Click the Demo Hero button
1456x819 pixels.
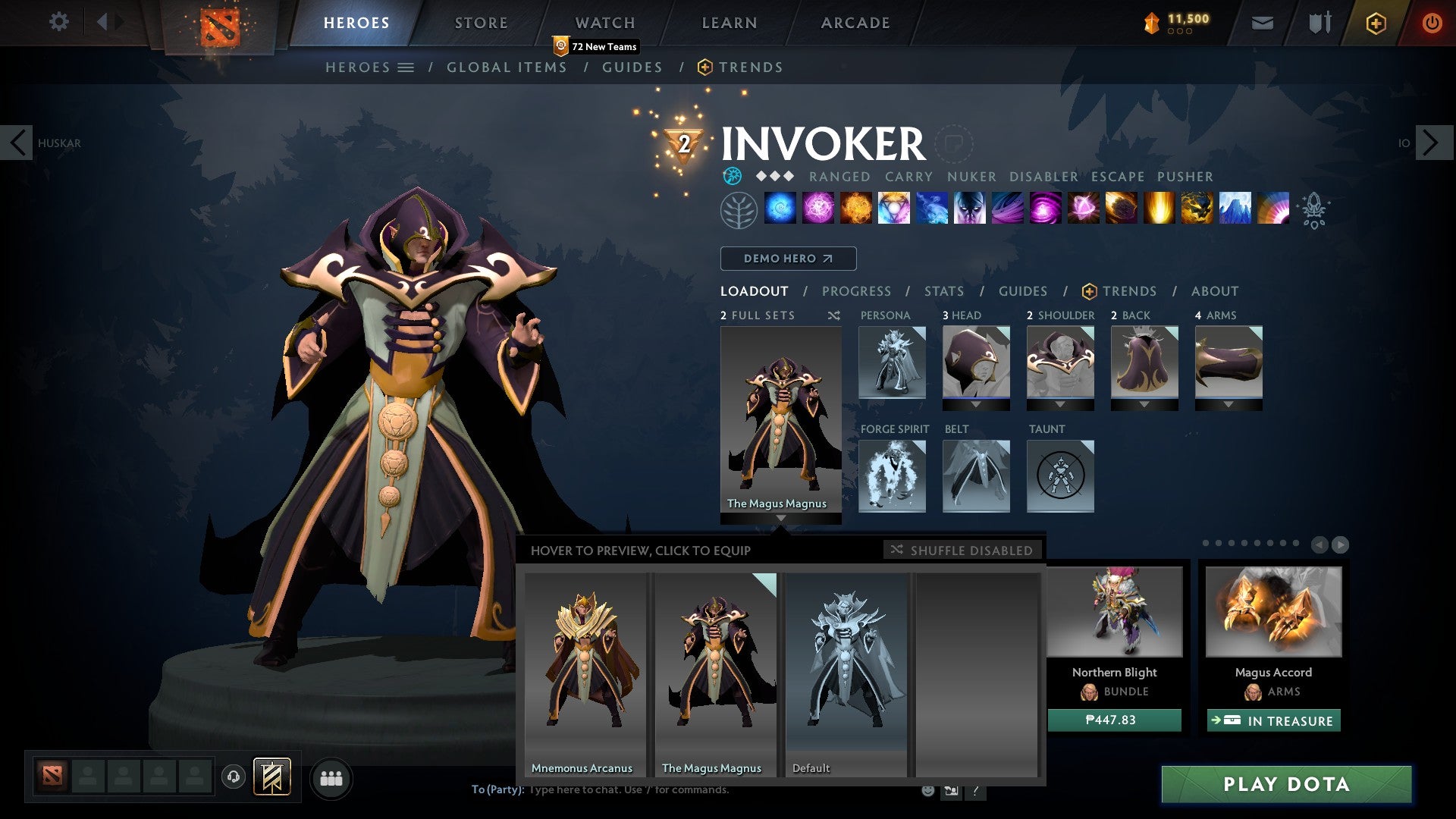tap(787, 259)
